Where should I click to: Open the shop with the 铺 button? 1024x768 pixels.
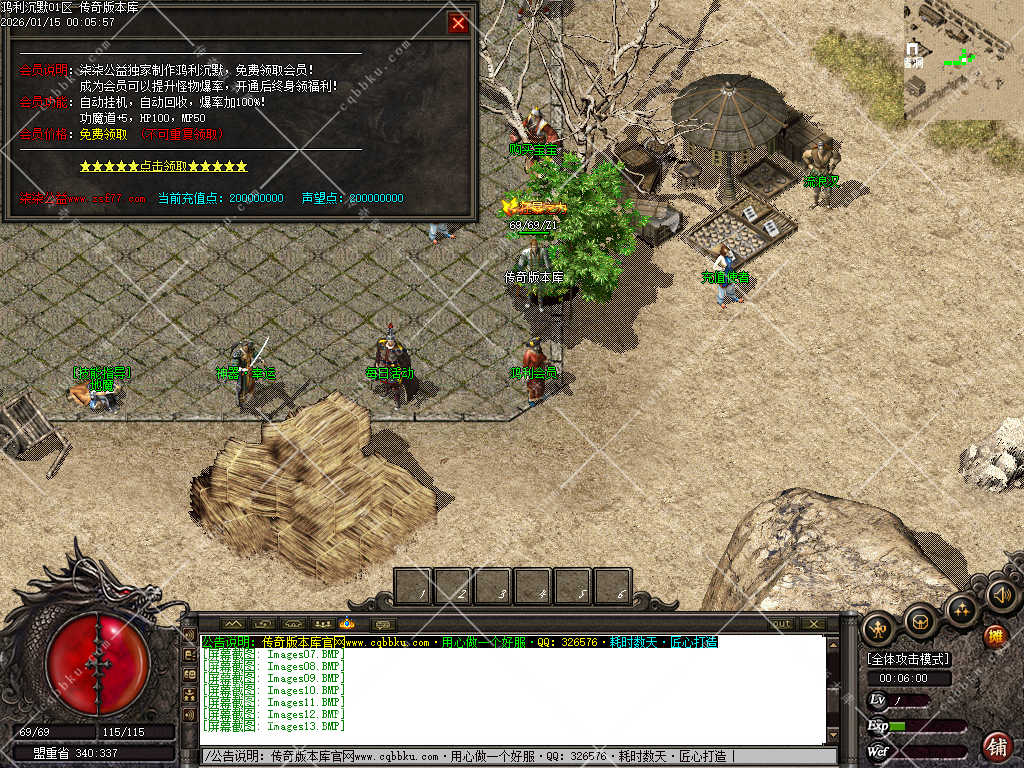997,745
